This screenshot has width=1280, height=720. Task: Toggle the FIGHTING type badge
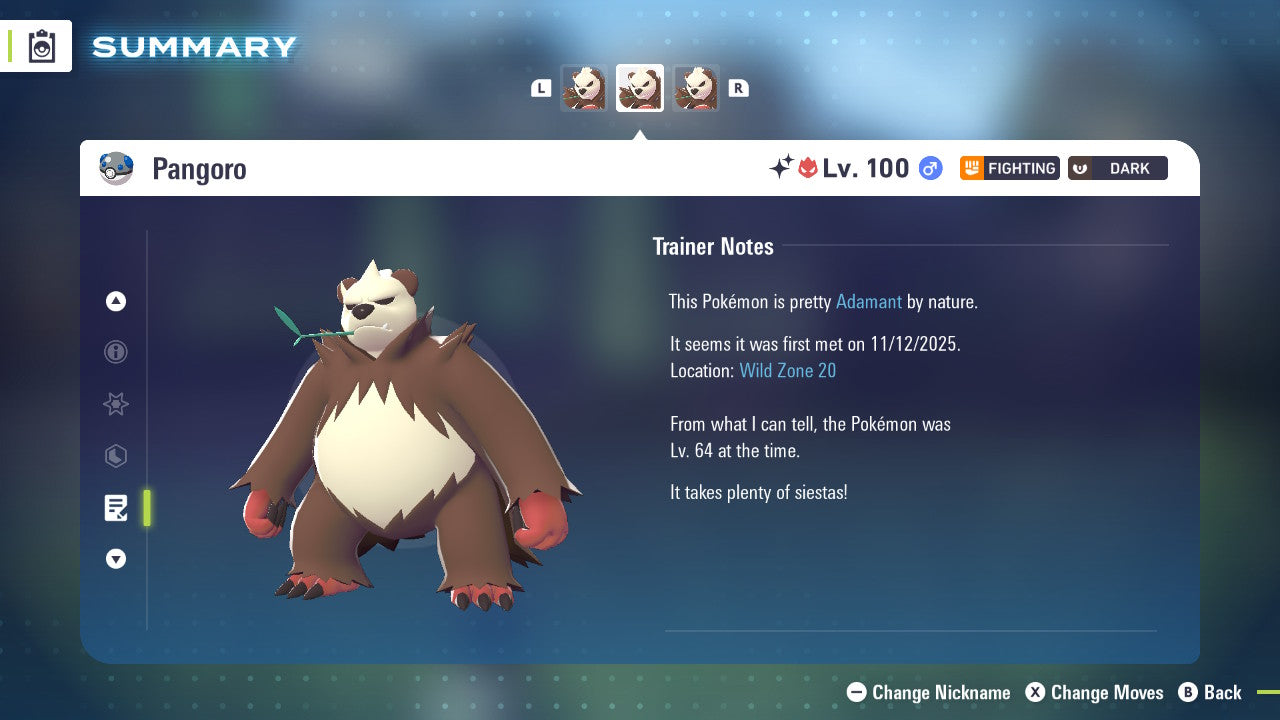click(x=1009, y=168)
